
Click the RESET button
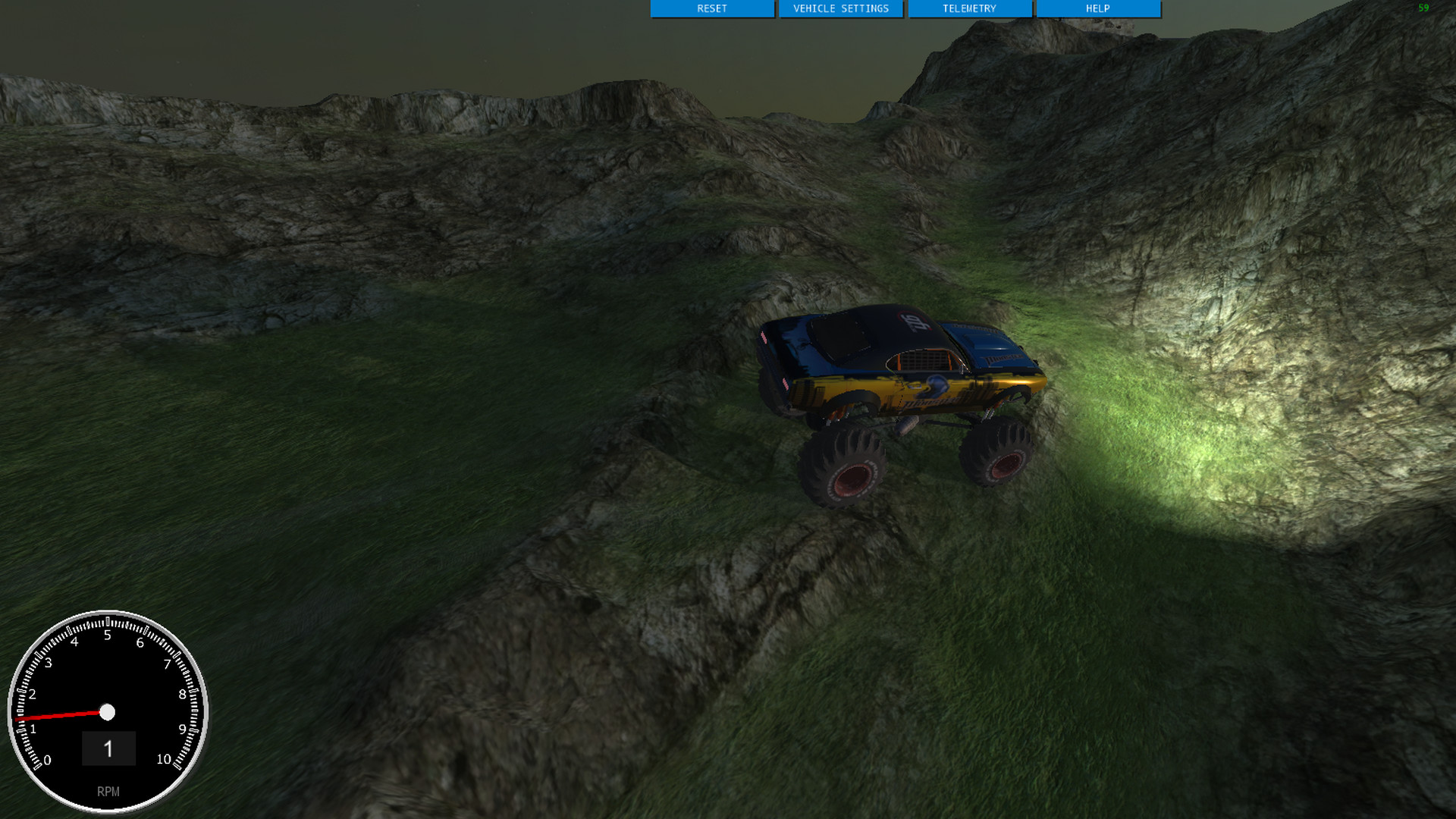711,9
